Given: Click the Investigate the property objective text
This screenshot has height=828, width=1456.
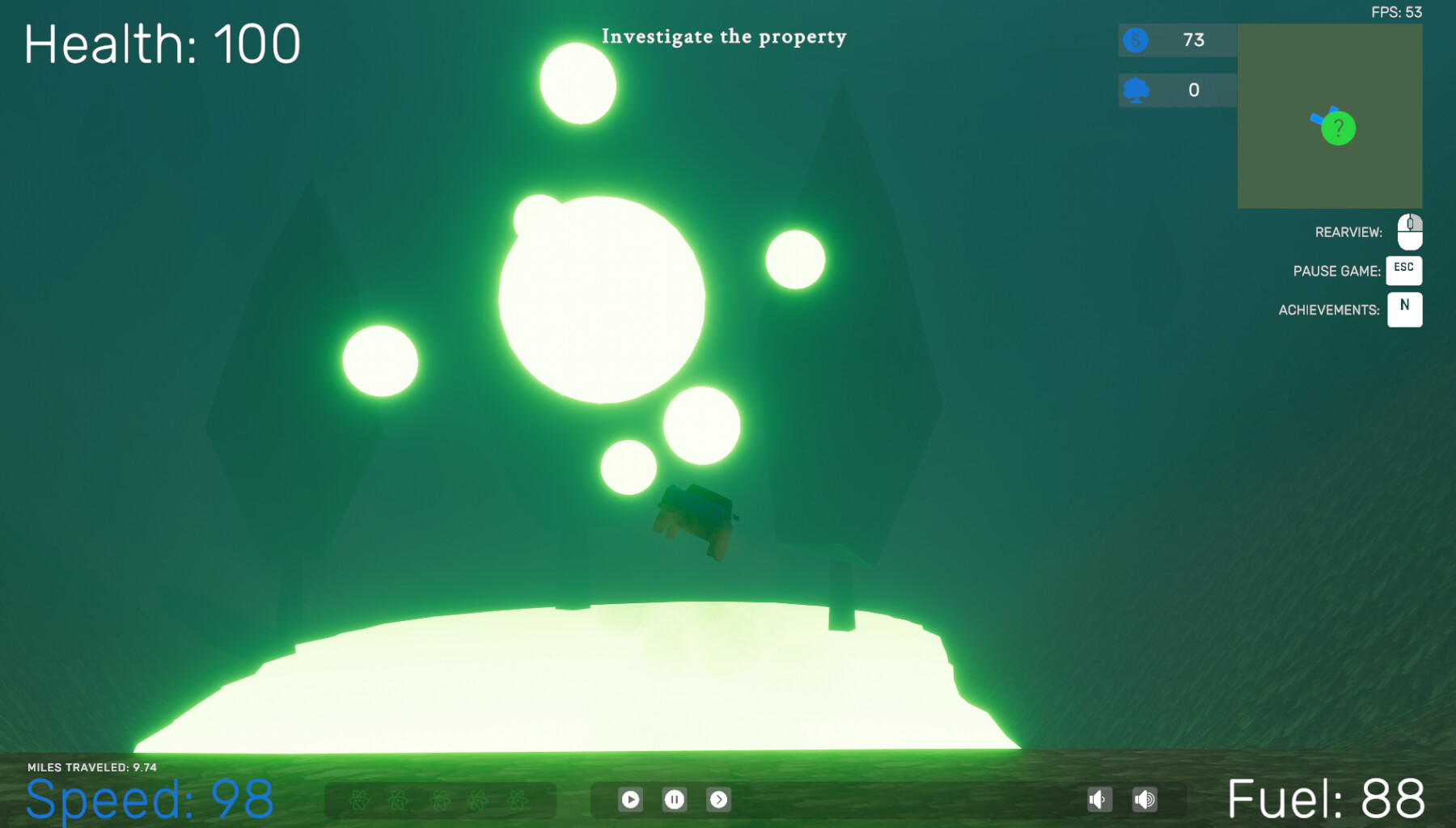Looking at the screenshot, I should (x=724, y=36).
